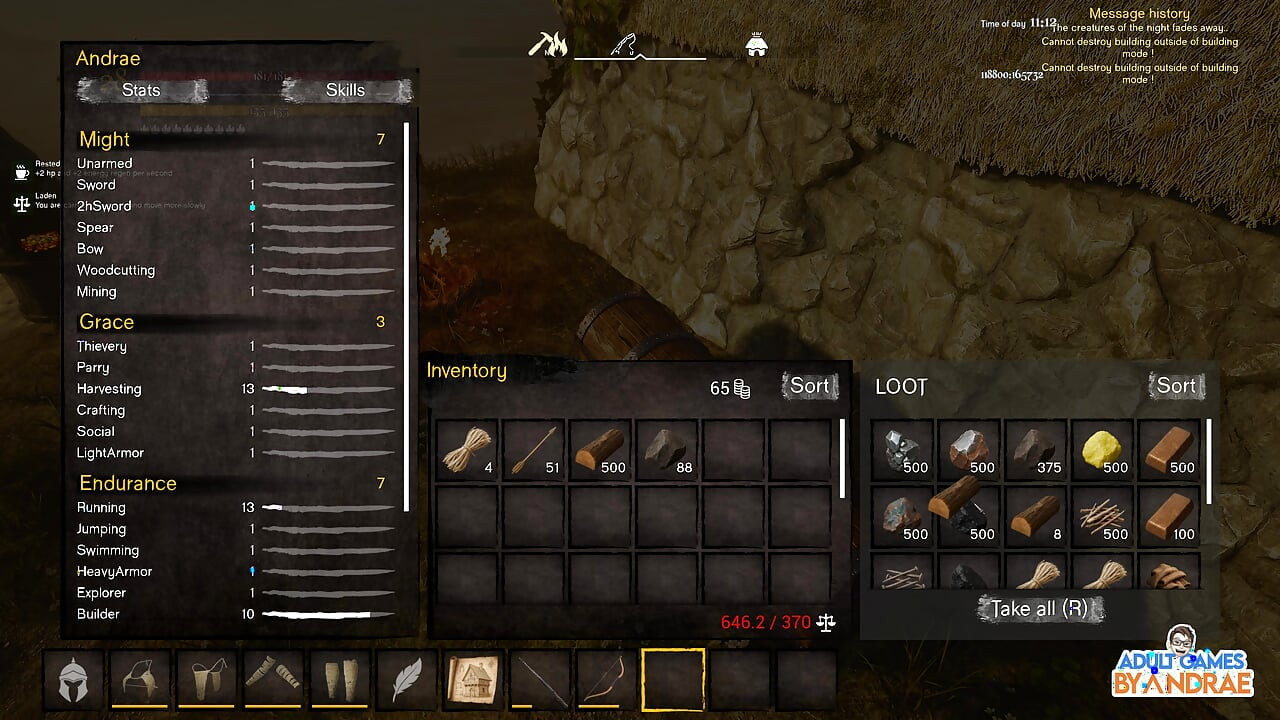
Task: Select the house blueprint hotbar slot
Action: tap(474, 679)
